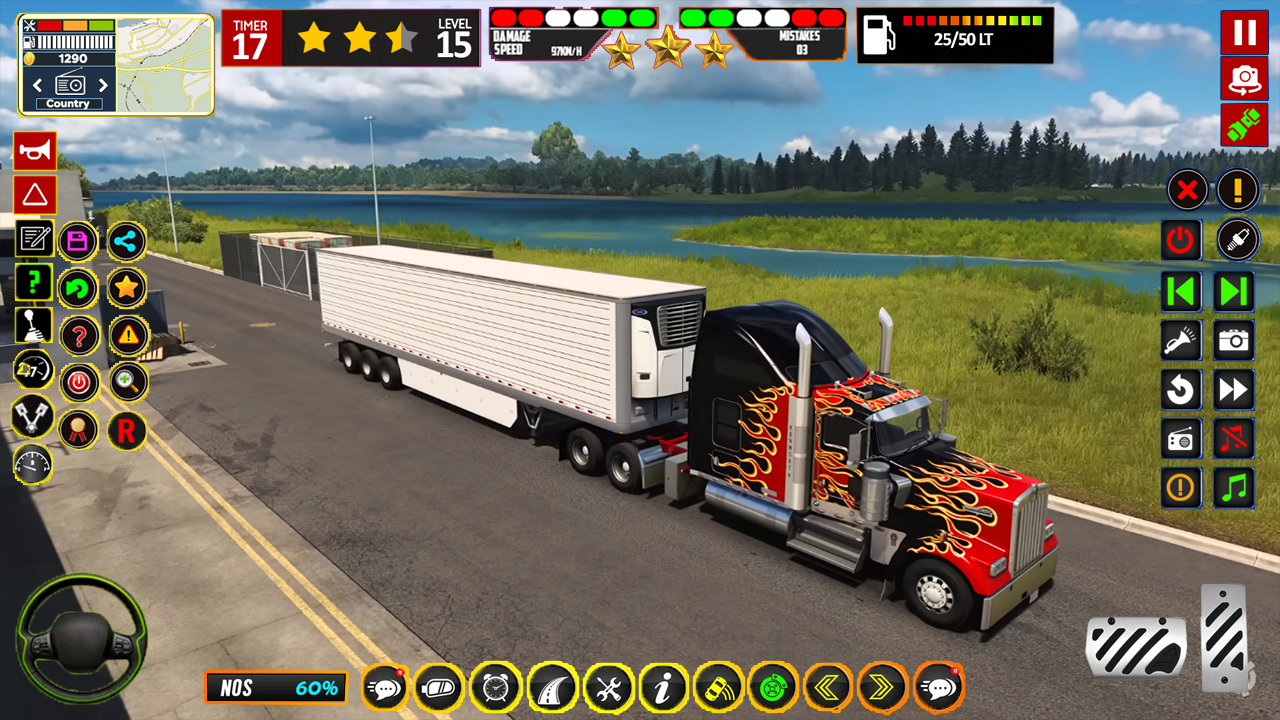Expand the right chevron on the bottom bar

tap(885, 687)
